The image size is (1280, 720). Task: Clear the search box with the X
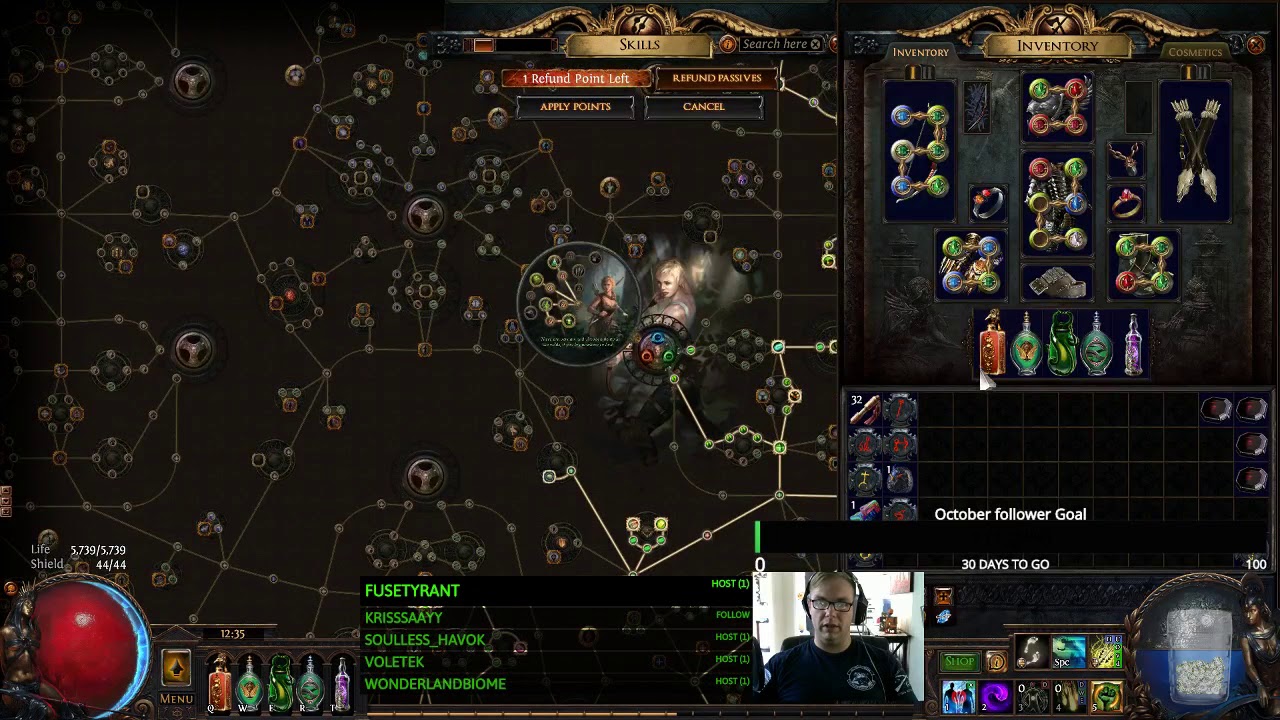(816, 44)
